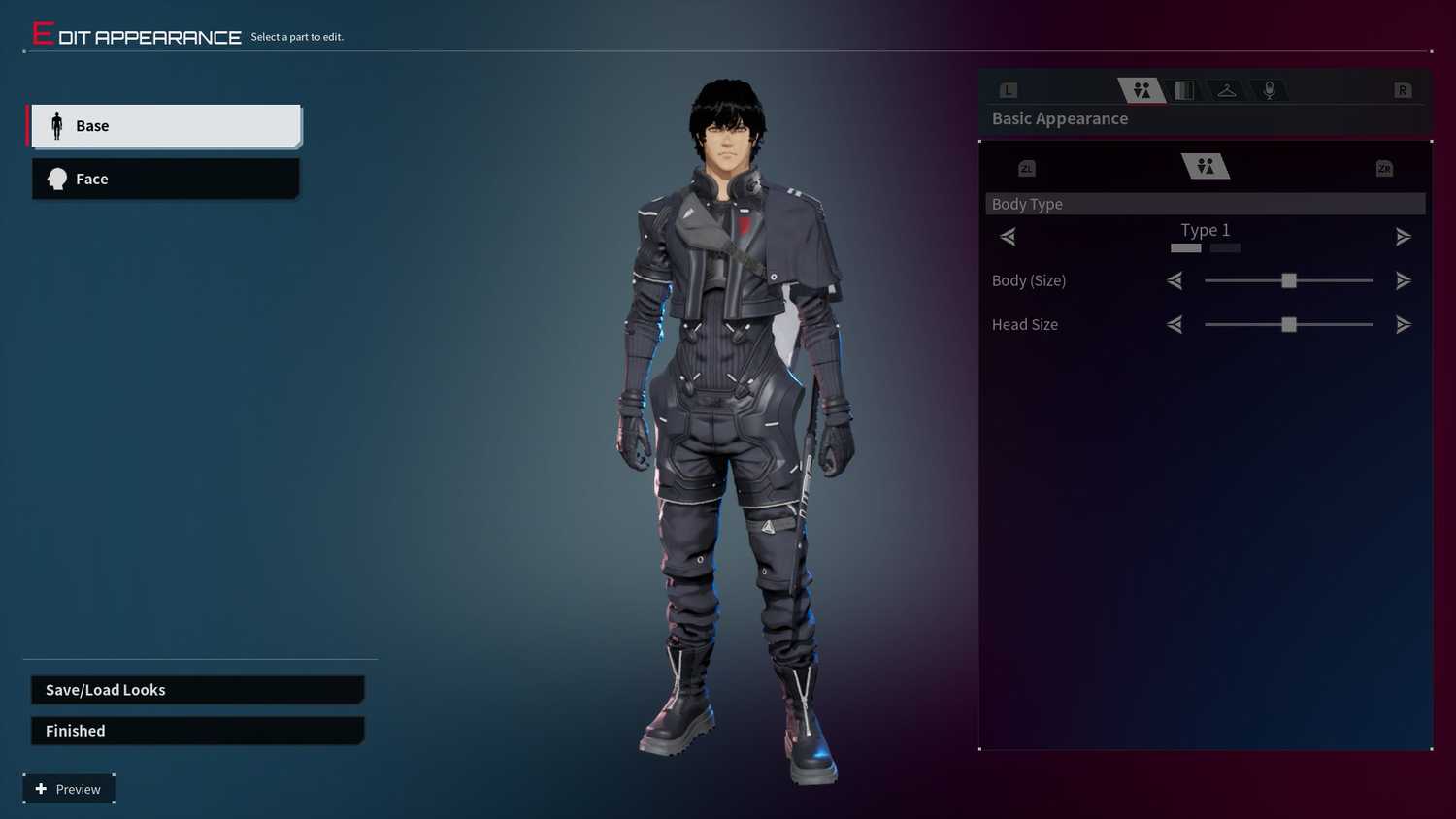
Task: Increase Body (Size) with right arrow
Action: click(1404, 280)
